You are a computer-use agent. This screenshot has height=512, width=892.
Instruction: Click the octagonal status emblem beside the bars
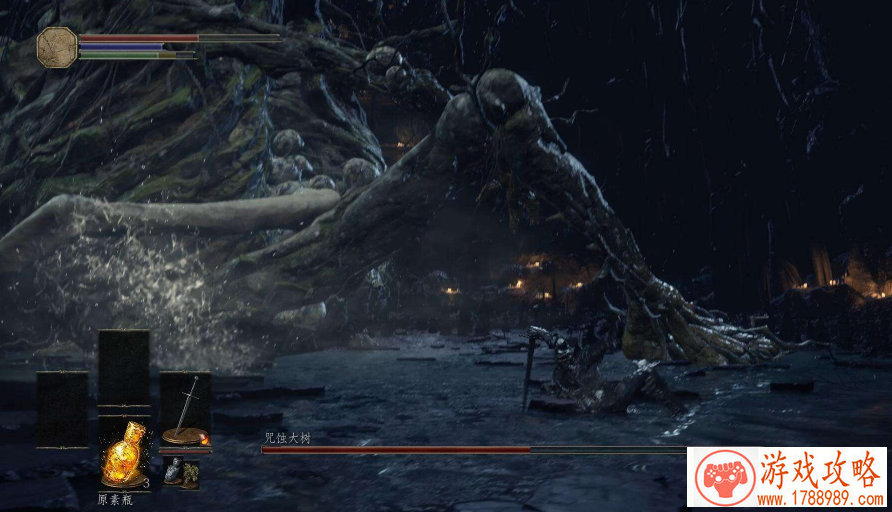pos(57,47)
